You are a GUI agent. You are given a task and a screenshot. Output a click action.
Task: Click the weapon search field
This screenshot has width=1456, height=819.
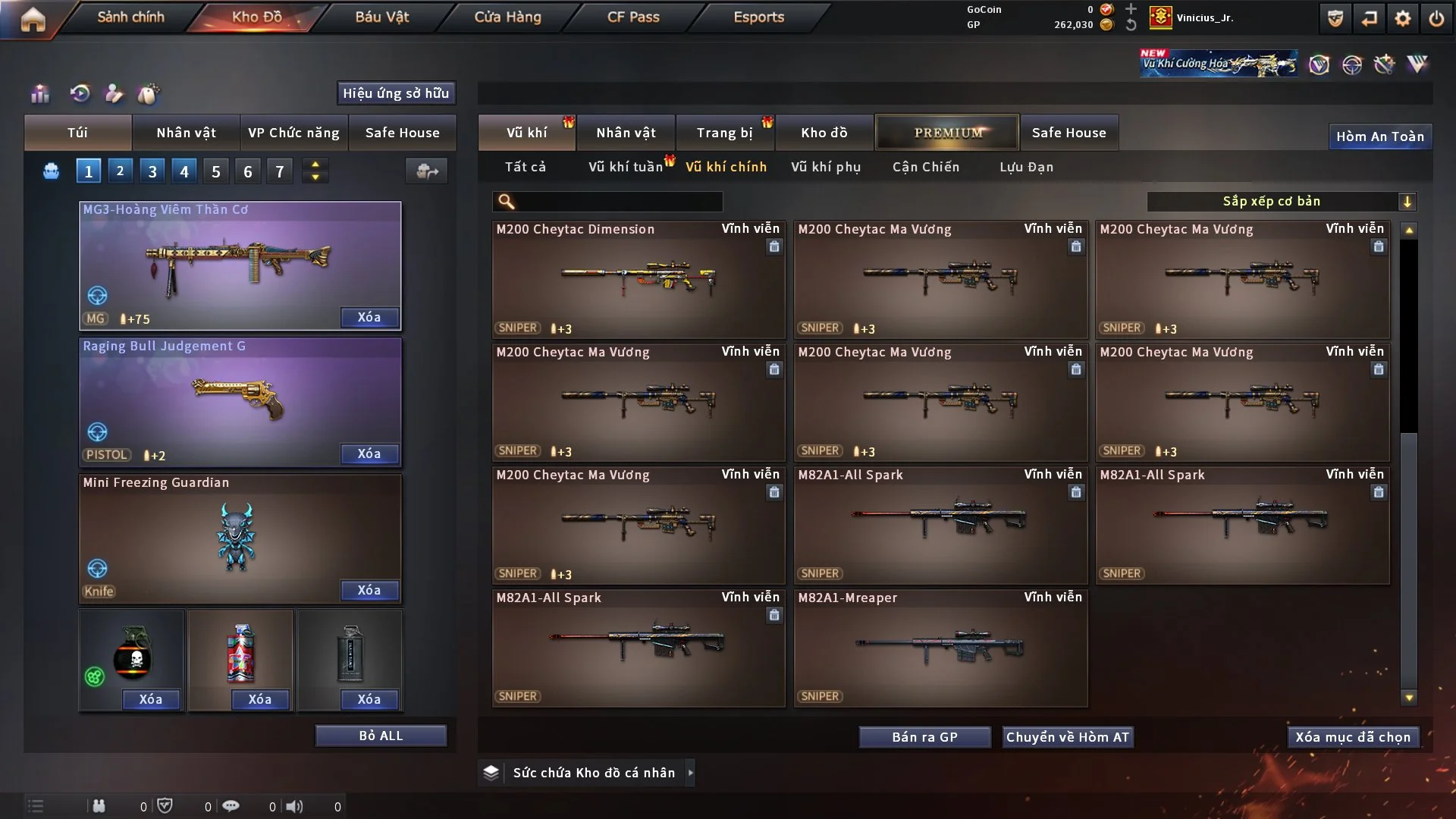point(618,202)
